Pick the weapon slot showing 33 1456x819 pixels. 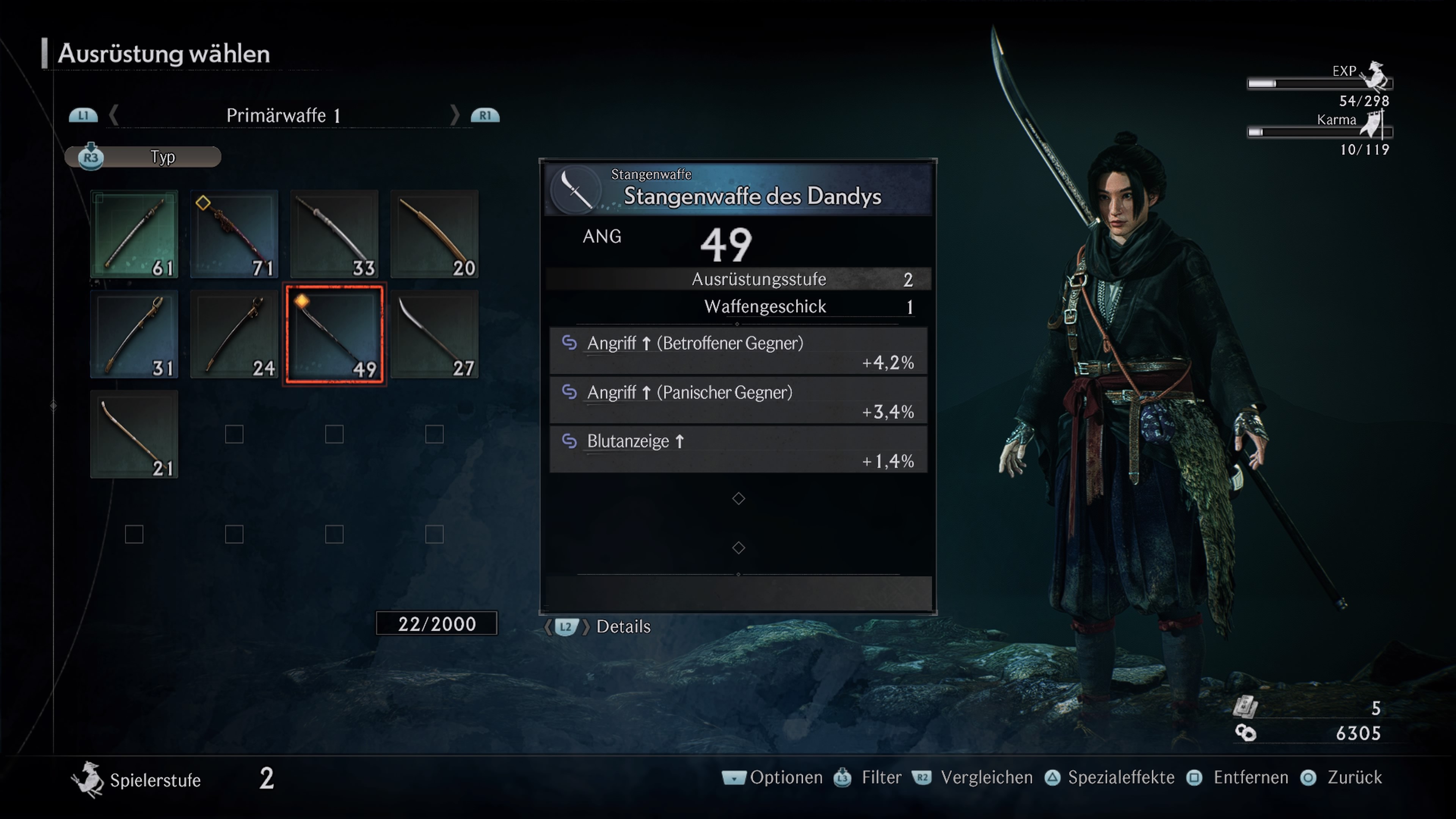pyautogui.click(x=334, y=234)
